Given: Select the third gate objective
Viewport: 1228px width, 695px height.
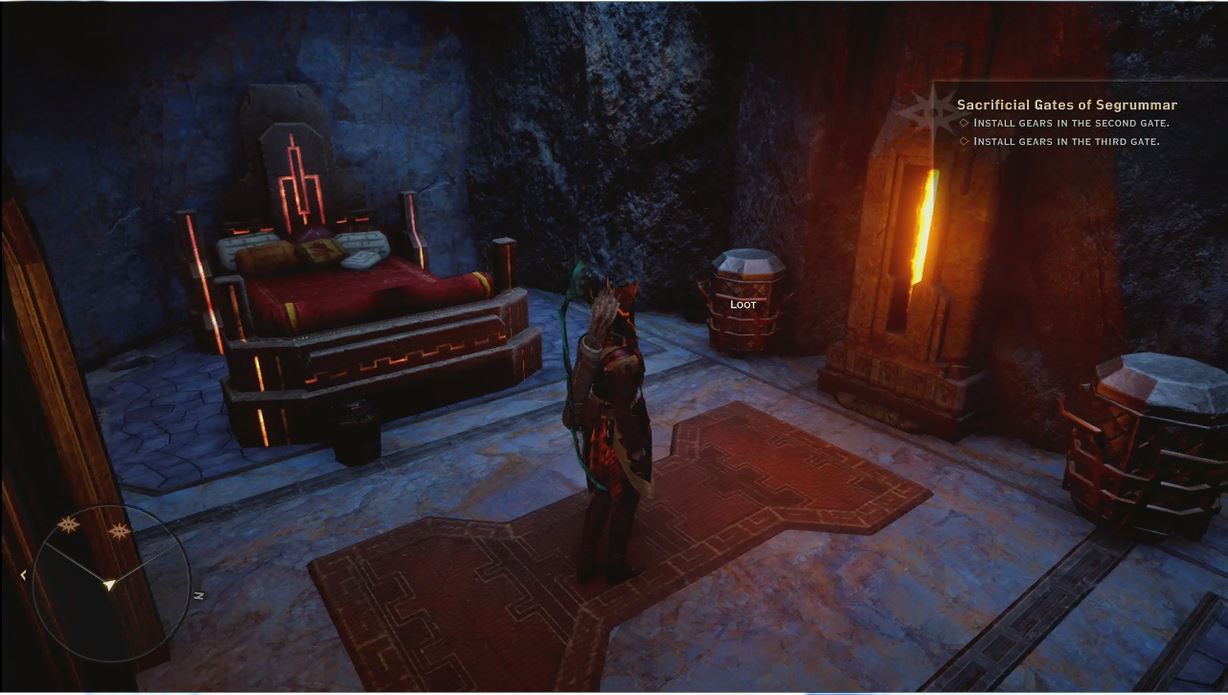Looking at the screenshot, I should click(1065, 141).
